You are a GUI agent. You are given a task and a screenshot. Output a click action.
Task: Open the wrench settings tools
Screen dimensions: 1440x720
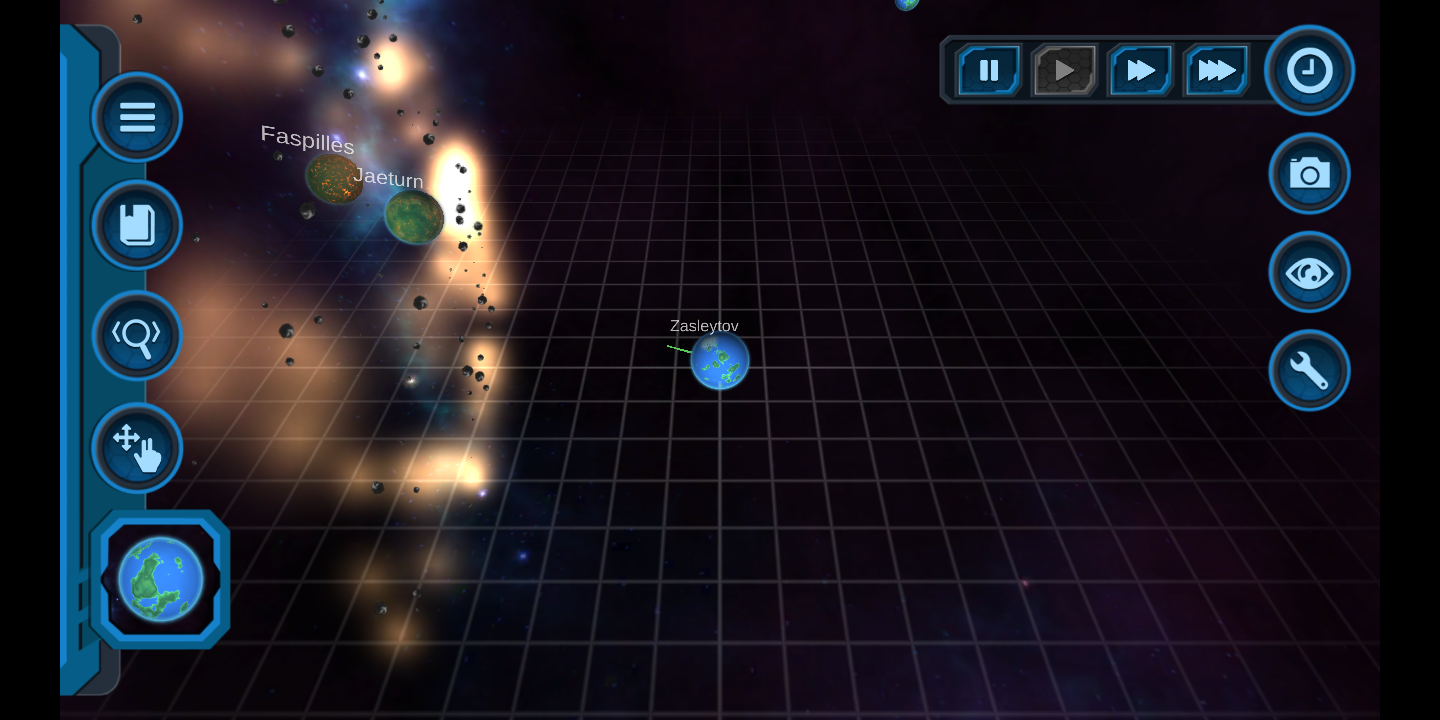coord(1310,371)
